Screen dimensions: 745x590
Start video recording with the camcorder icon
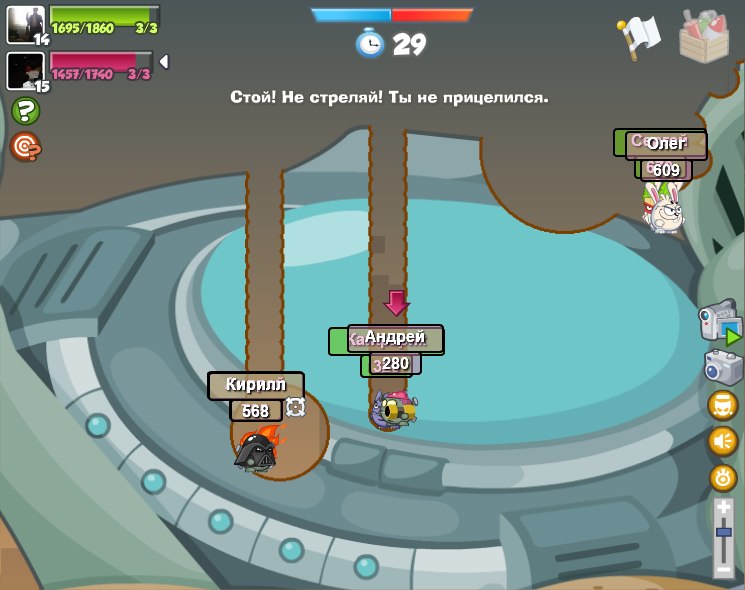pos(719,324)
